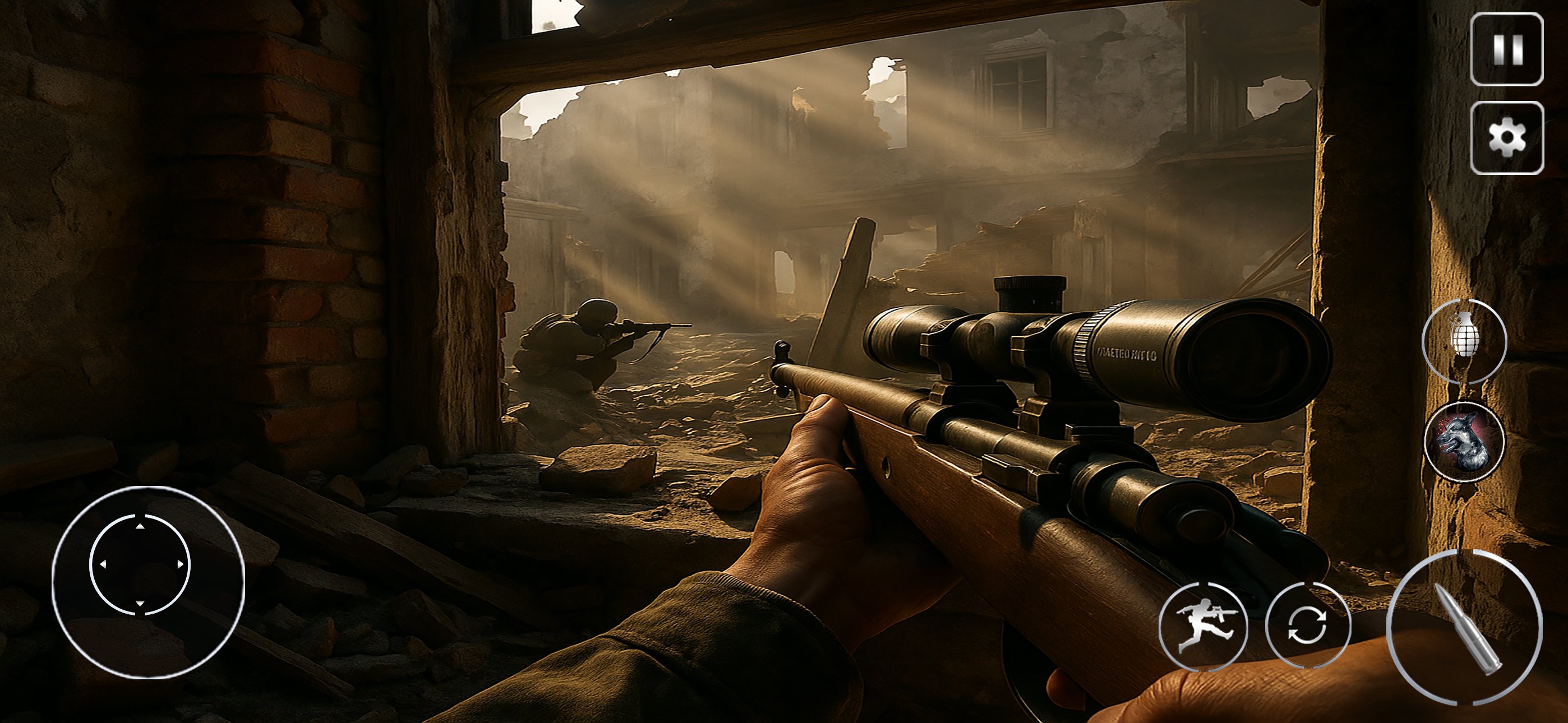The width and height of the screenshot is (1568, 723).
Task: Throw a grenade
Action: click(1464, 341)
